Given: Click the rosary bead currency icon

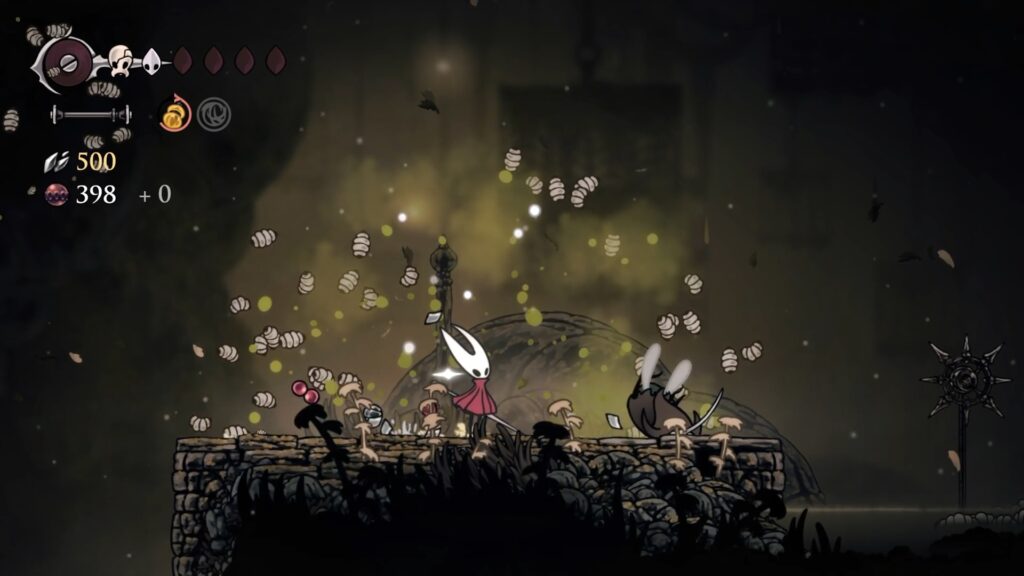Looking at the screenshot, I should pyautogui.click(x=57, y=194).
